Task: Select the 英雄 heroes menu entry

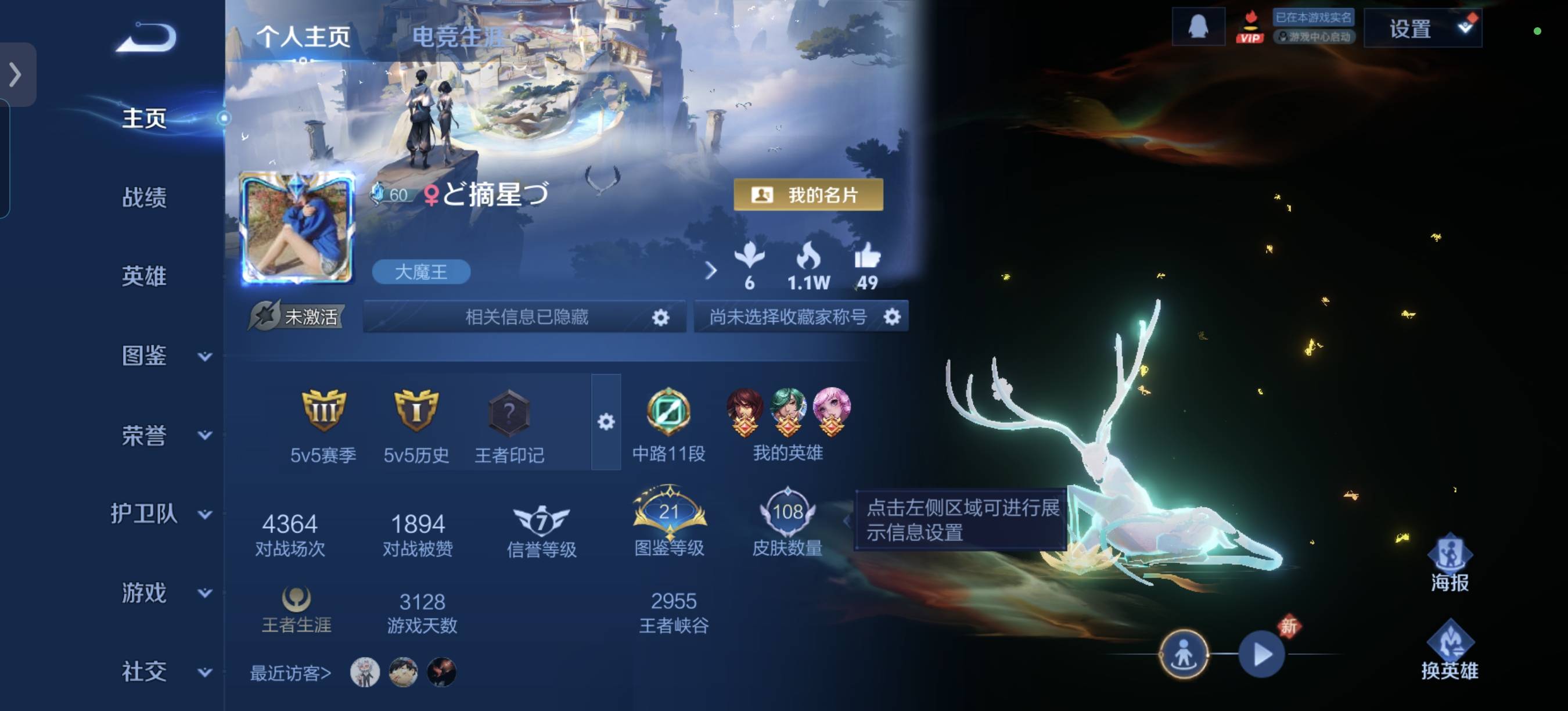Action: click(x=144, y=276)
